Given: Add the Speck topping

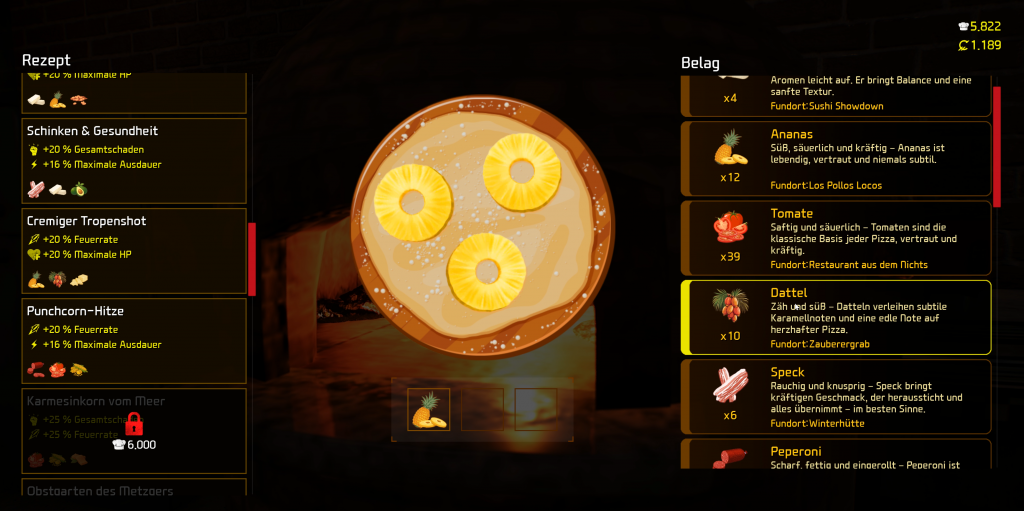Looking at the screenshot, I should click(x=836, y=396).
